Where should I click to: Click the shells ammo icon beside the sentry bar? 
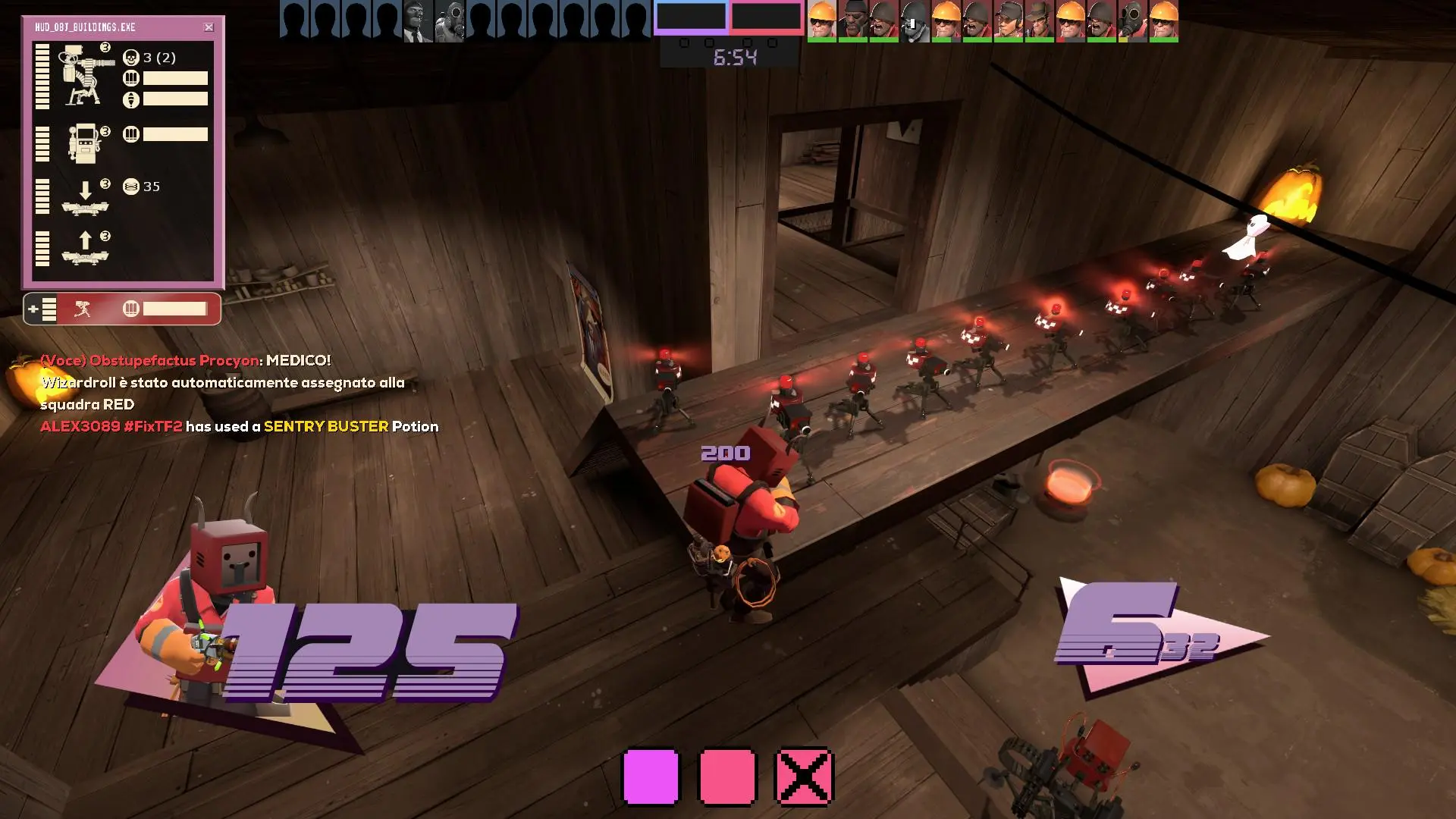coord(130,77)
